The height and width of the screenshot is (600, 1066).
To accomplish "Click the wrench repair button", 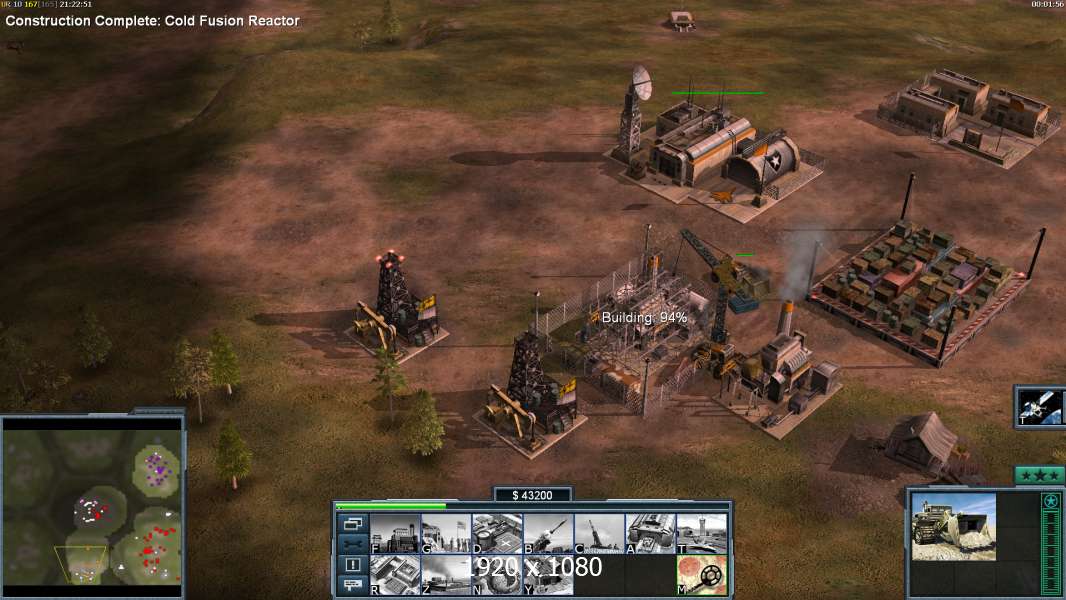I will 353,544.
